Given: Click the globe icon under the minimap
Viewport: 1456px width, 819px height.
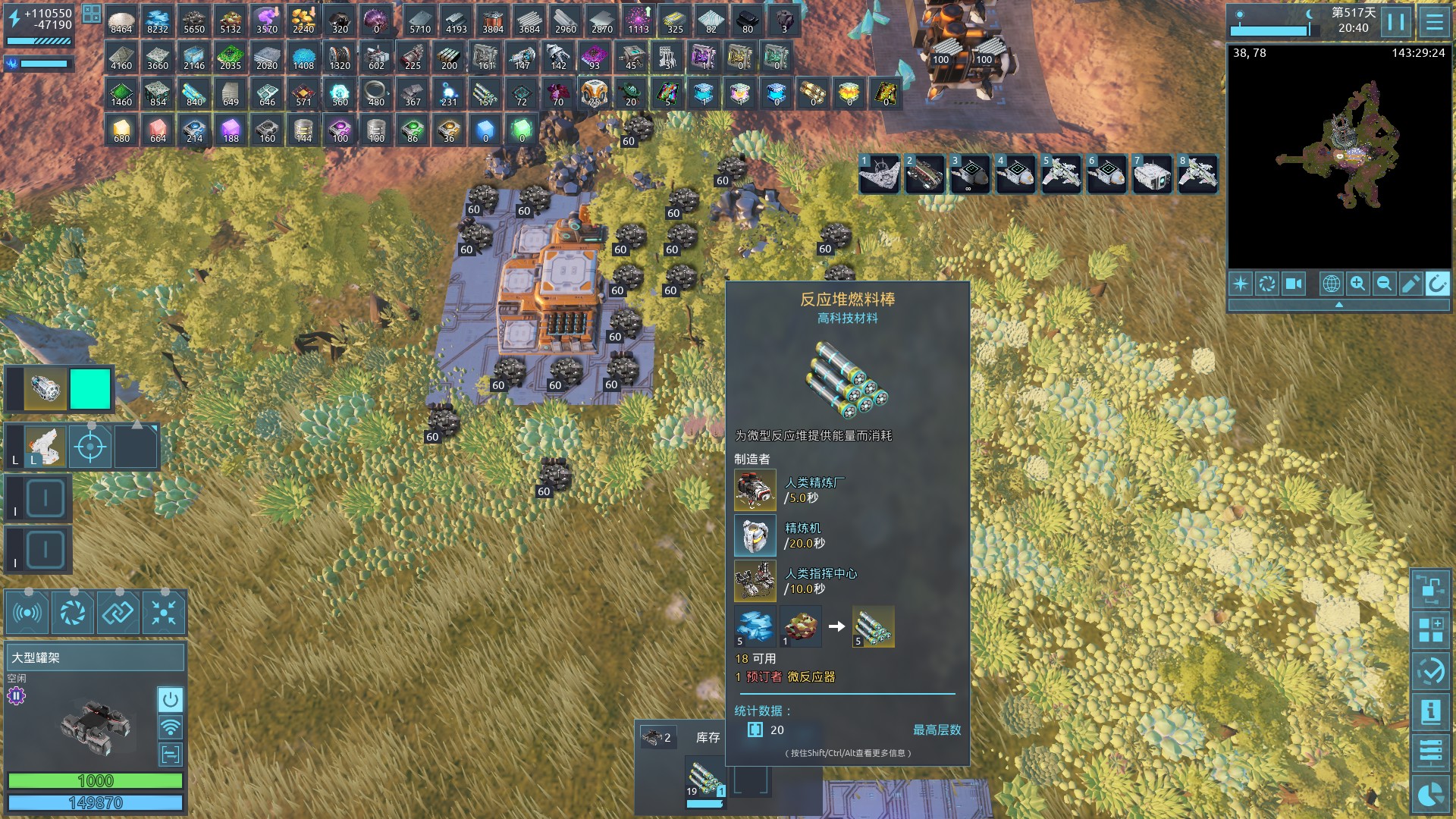Looking at the screenshot, I should tap(1331, 284).
